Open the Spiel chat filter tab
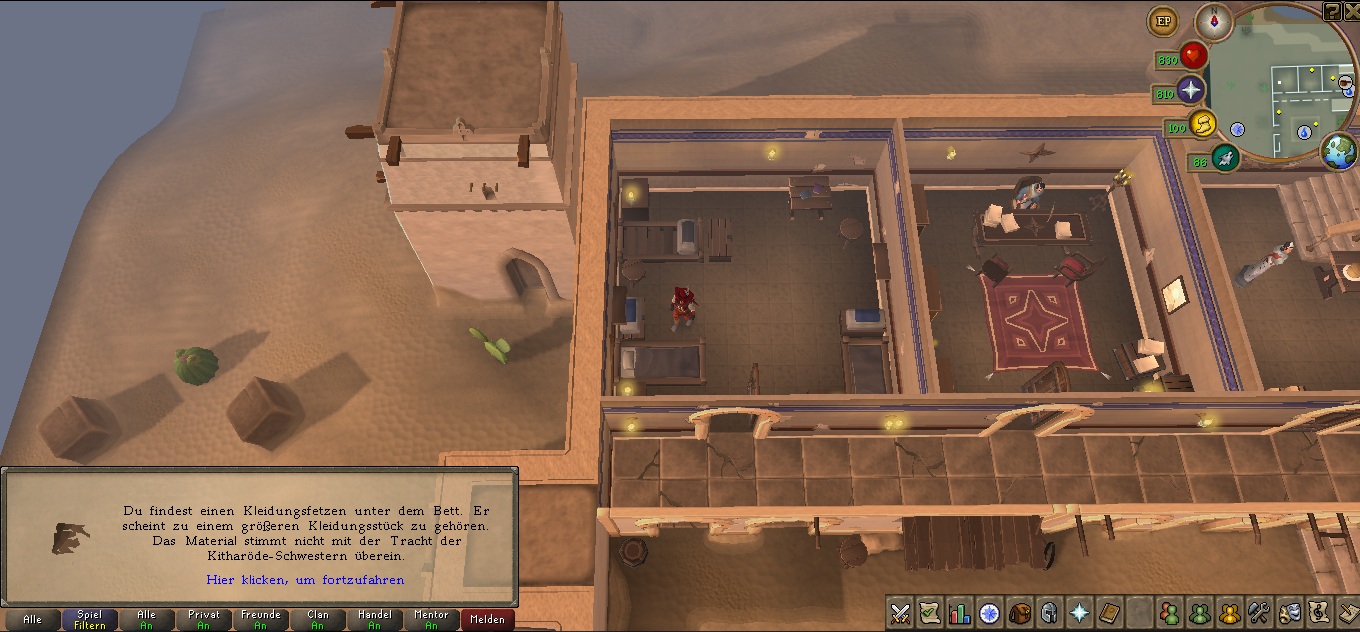Screen dimensions: 1360x632 click(89, 620)
